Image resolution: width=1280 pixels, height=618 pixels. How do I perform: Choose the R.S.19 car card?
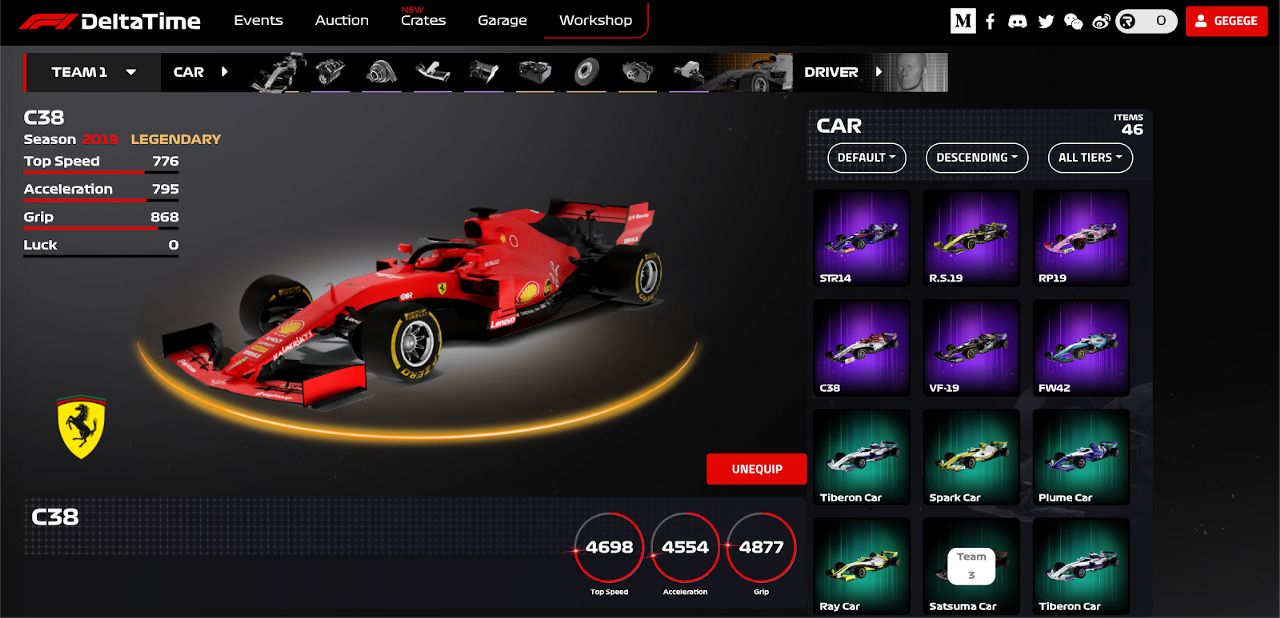pos(971,239)
